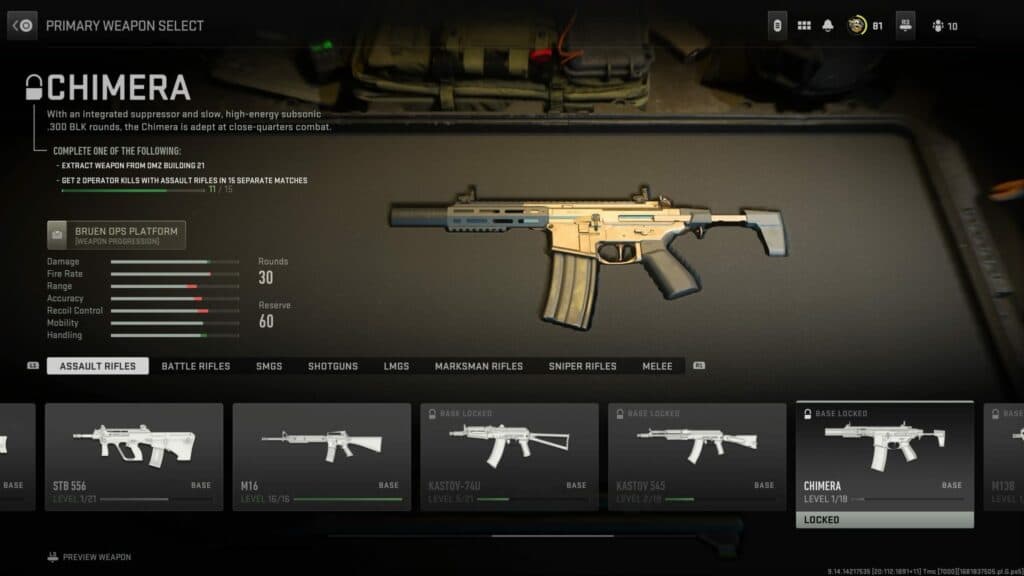Switch to the Assault Rifles tab
Screen dimensions: 1024x576
coord(98,366)
